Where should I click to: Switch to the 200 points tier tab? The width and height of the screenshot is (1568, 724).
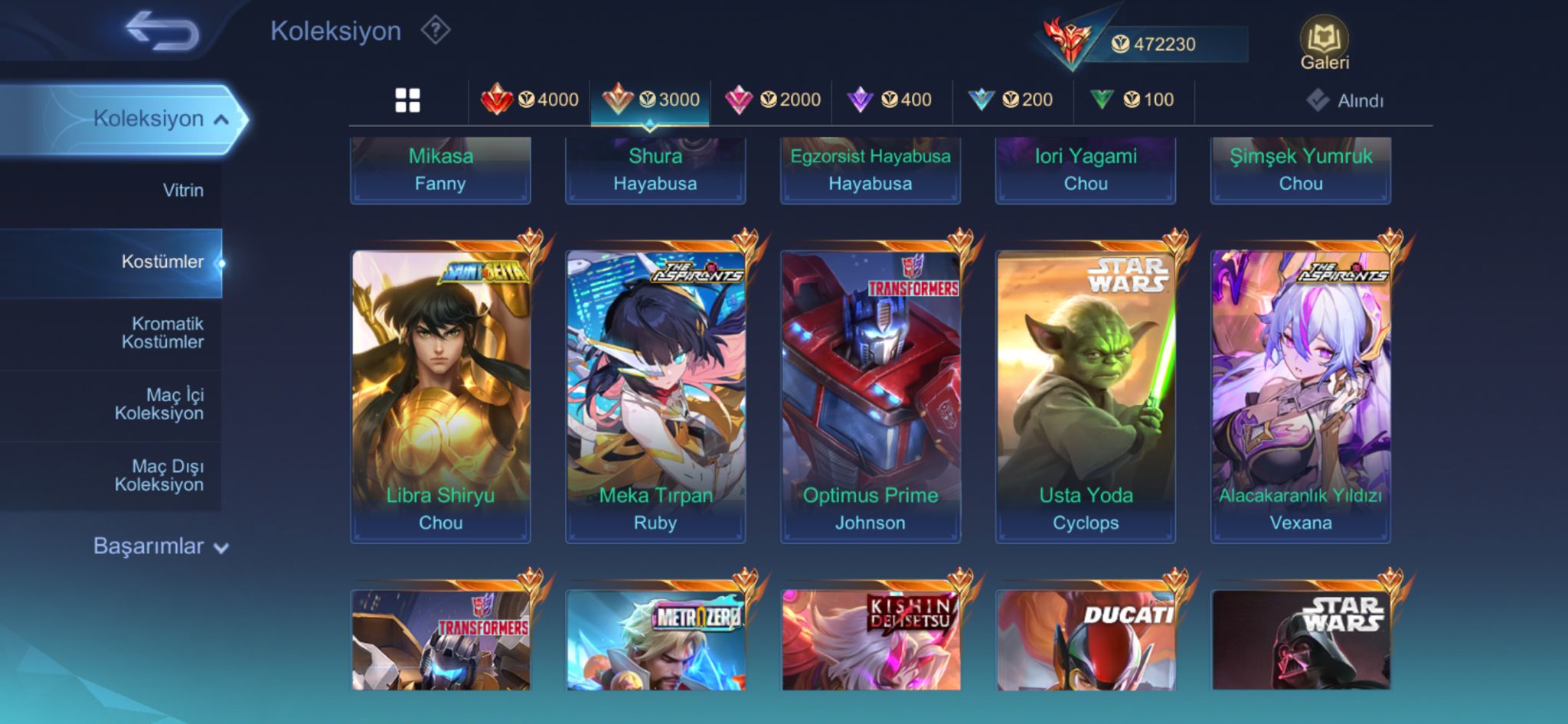1011,100
